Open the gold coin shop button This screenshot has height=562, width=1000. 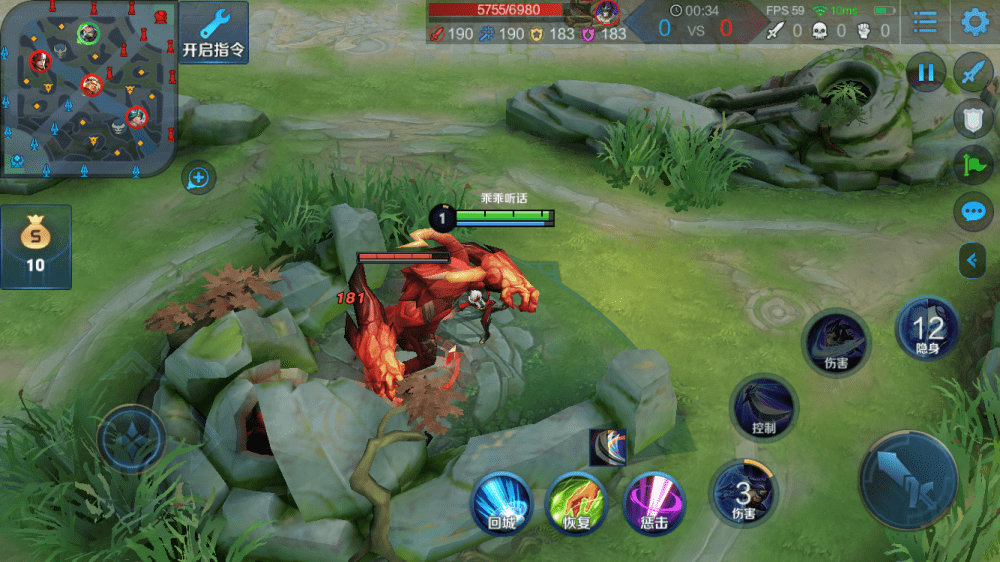click(x=35, y=246)
